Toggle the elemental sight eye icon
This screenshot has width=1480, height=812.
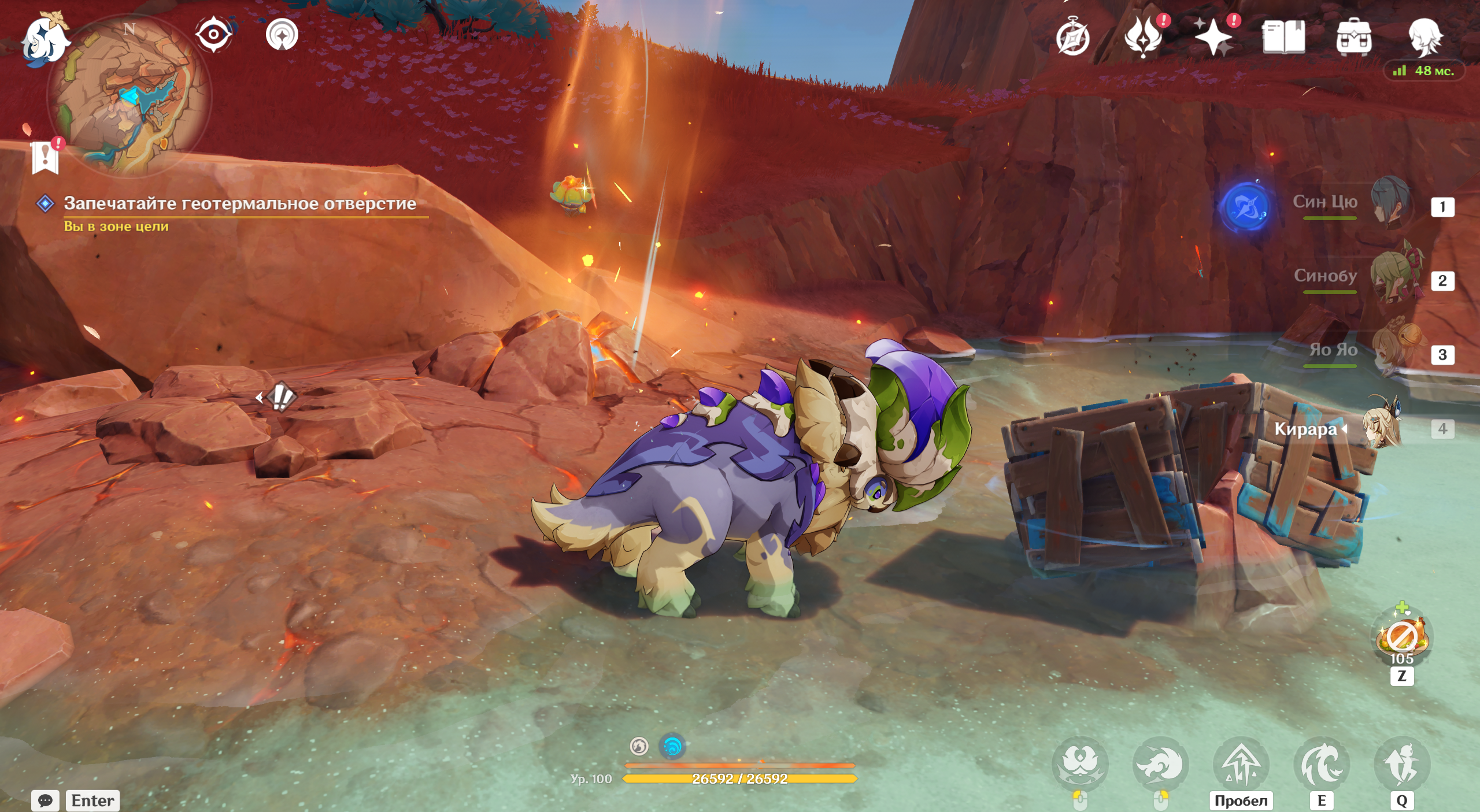[213, 35]
